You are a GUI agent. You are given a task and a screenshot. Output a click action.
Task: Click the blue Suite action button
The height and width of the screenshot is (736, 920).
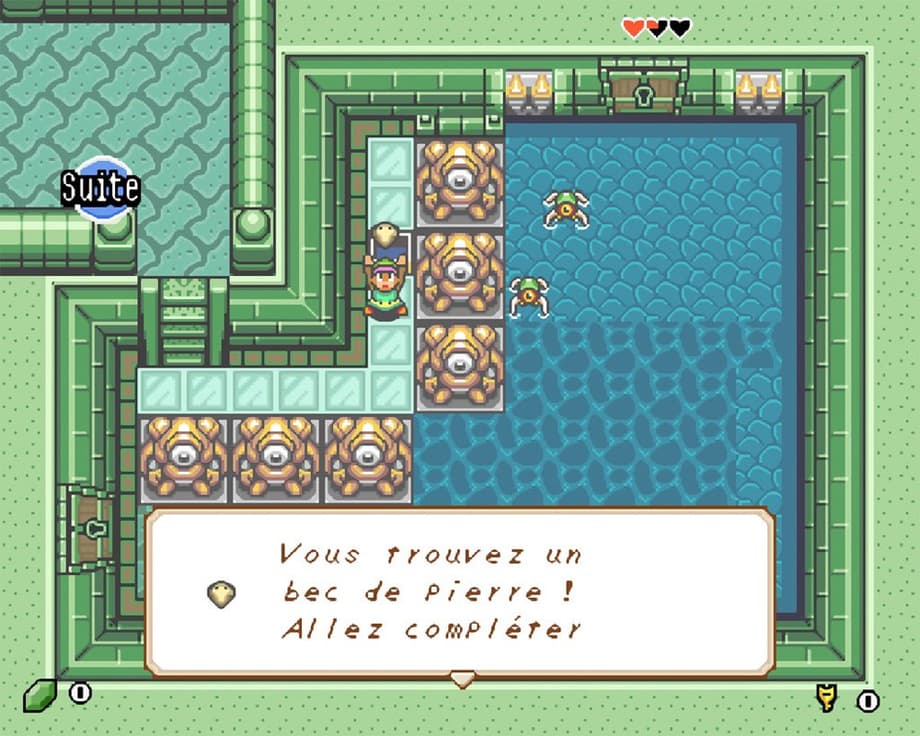(x=100, y=188)
